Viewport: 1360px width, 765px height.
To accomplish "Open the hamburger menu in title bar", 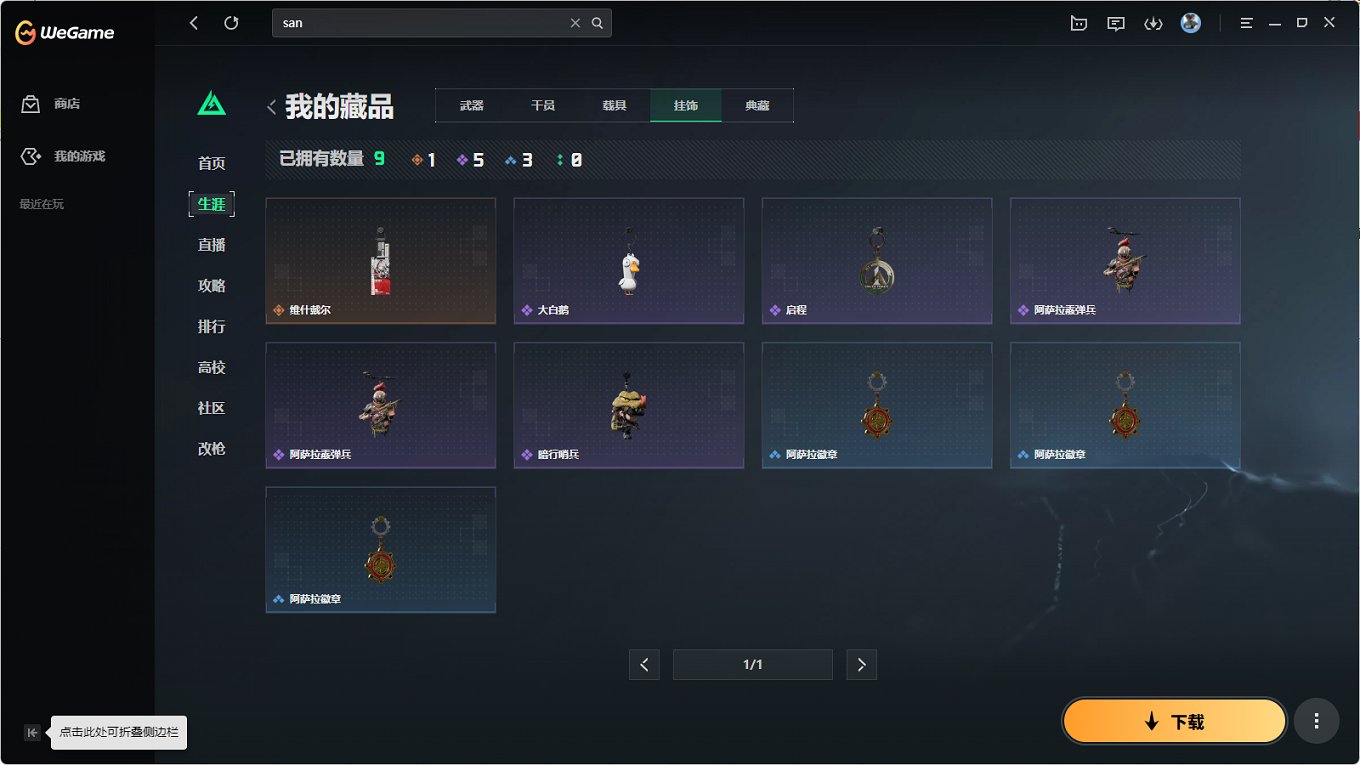I will coord(1246,22).
